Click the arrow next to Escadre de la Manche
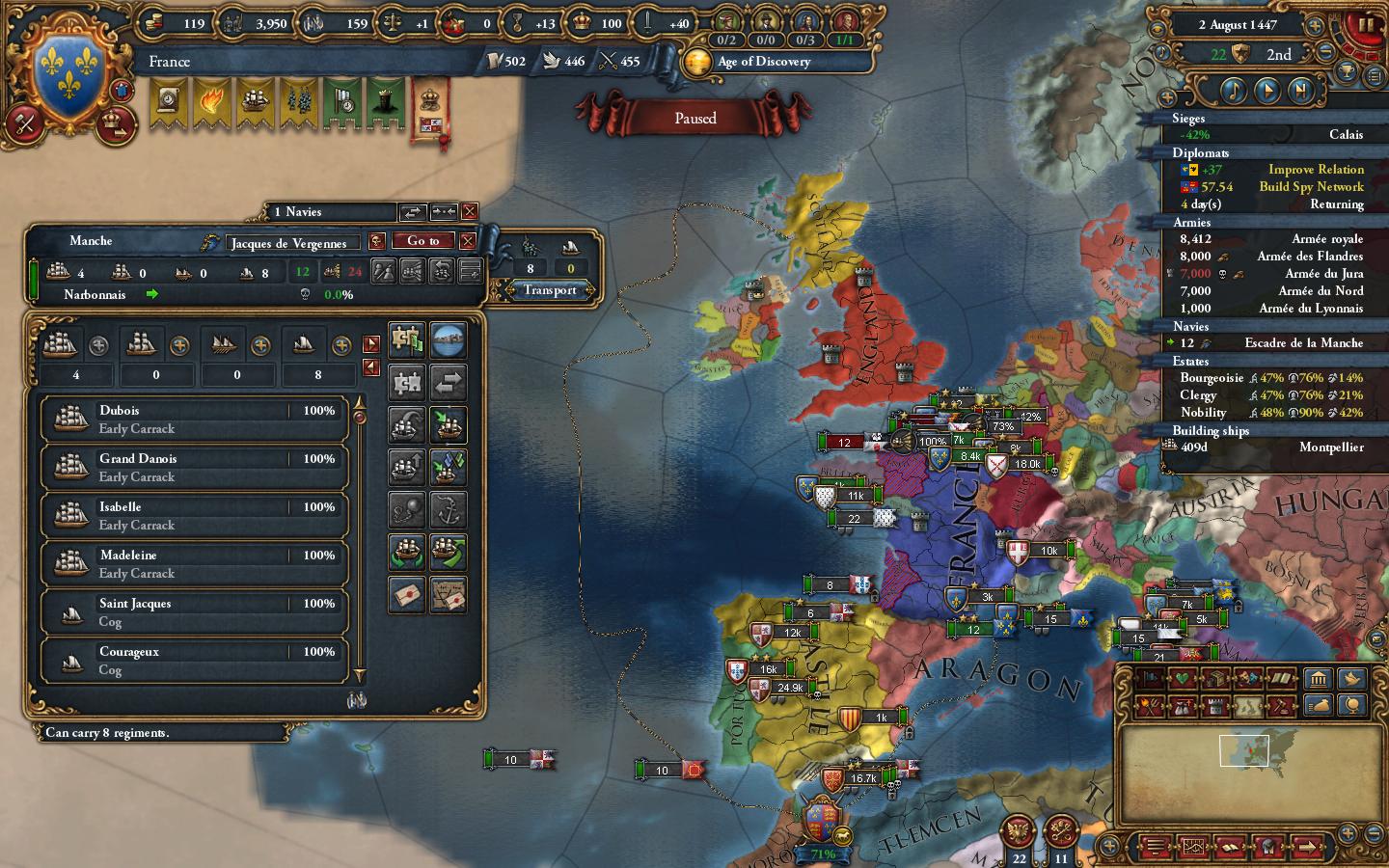The width and height of the screenshot is (1389, 868). point(1173,342)
